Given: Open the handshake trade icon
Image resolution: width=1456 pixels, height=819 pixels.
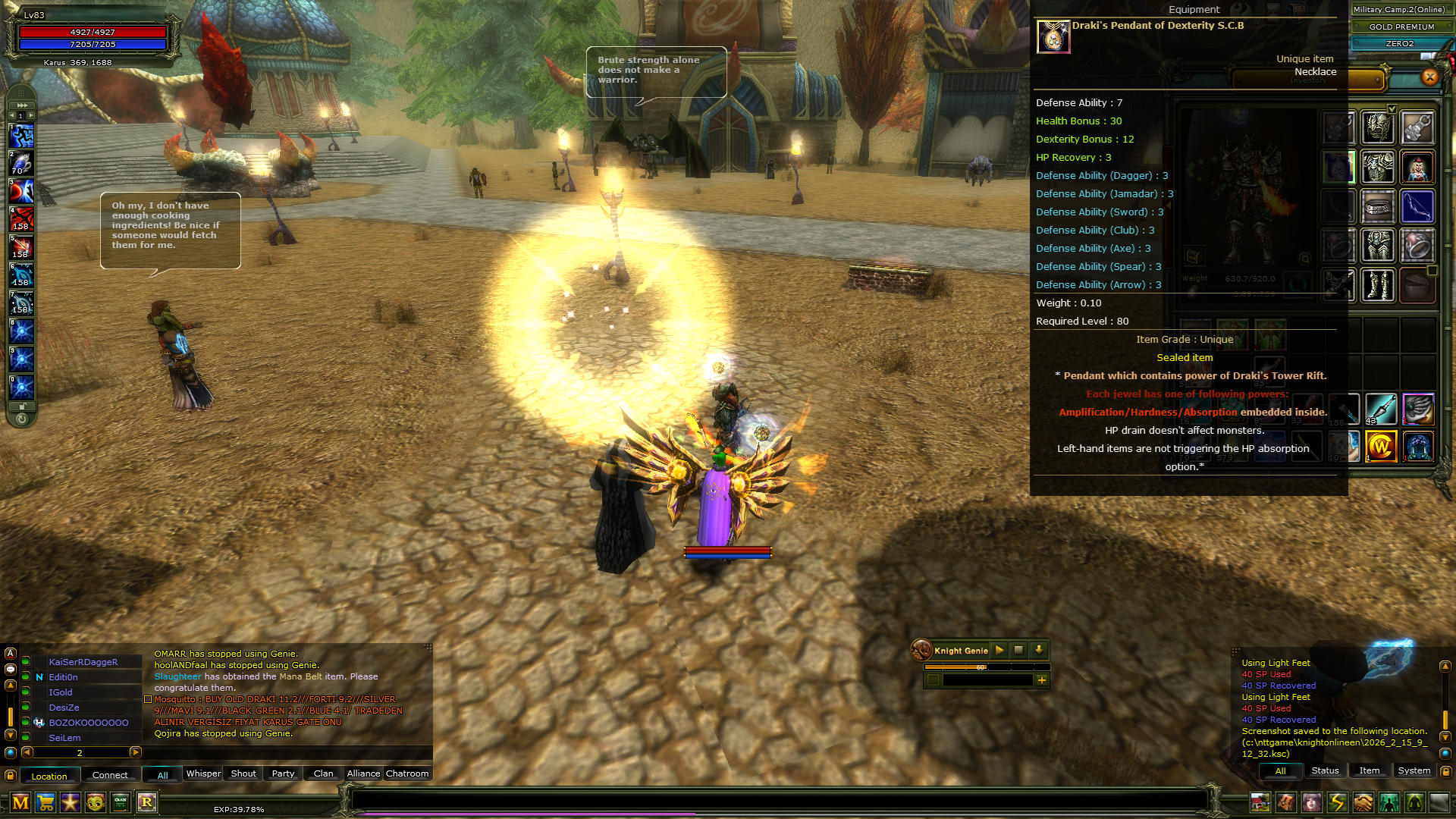Looking at the screenshot, I should [x=1363, y=802].
